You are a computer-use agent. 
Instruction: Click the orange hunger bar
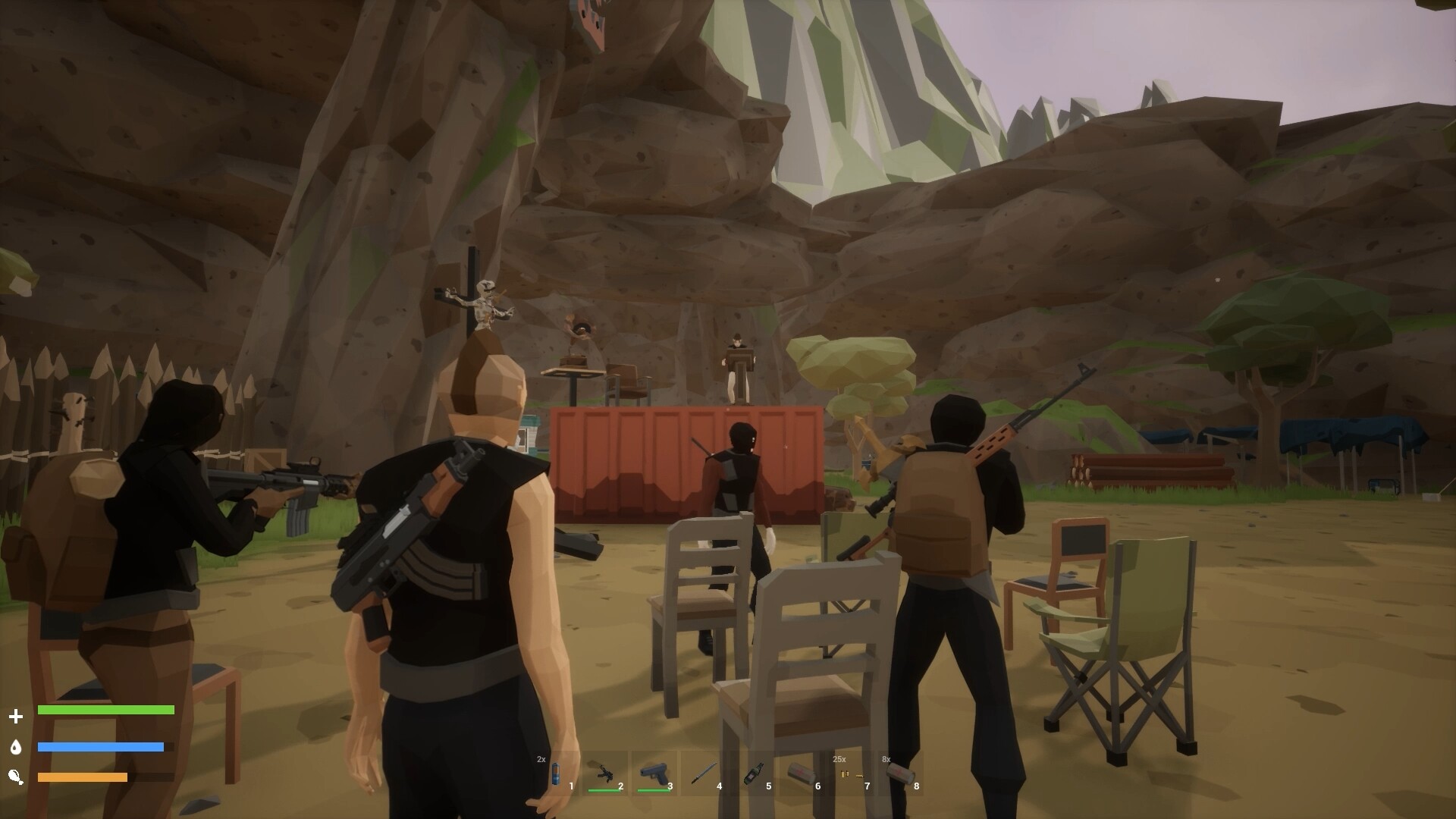(83, 777)
